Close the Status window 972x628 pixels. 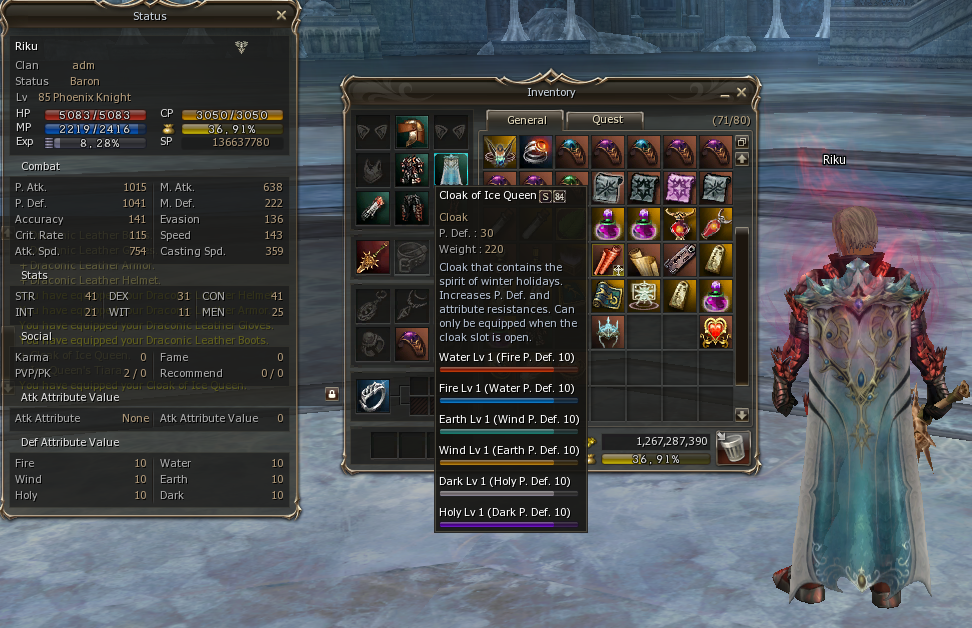click(x=281, y=15)
